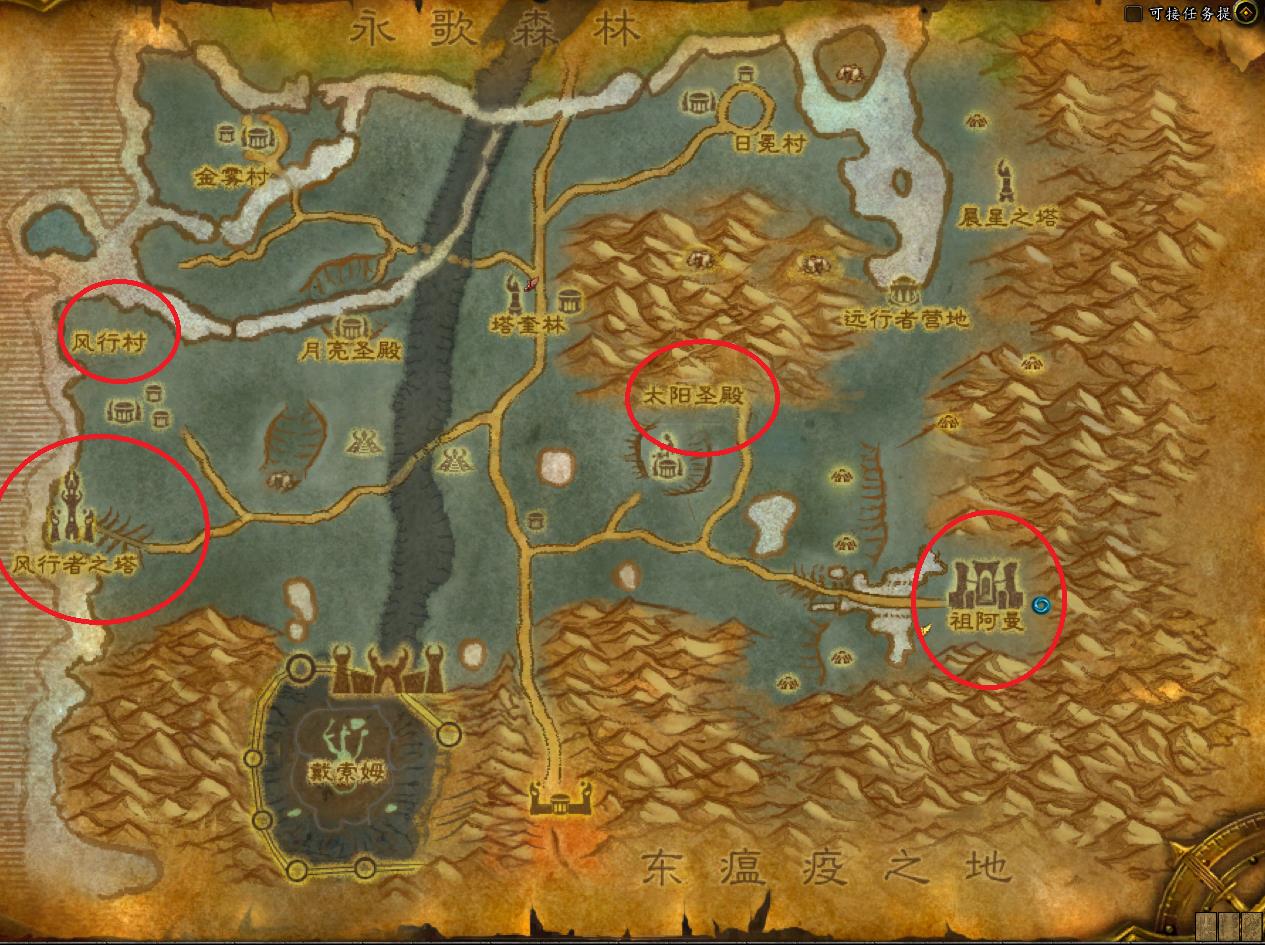Select the 月亮圣殿 building marker
The image size is (1265, 945).
(x=350, y=327)
